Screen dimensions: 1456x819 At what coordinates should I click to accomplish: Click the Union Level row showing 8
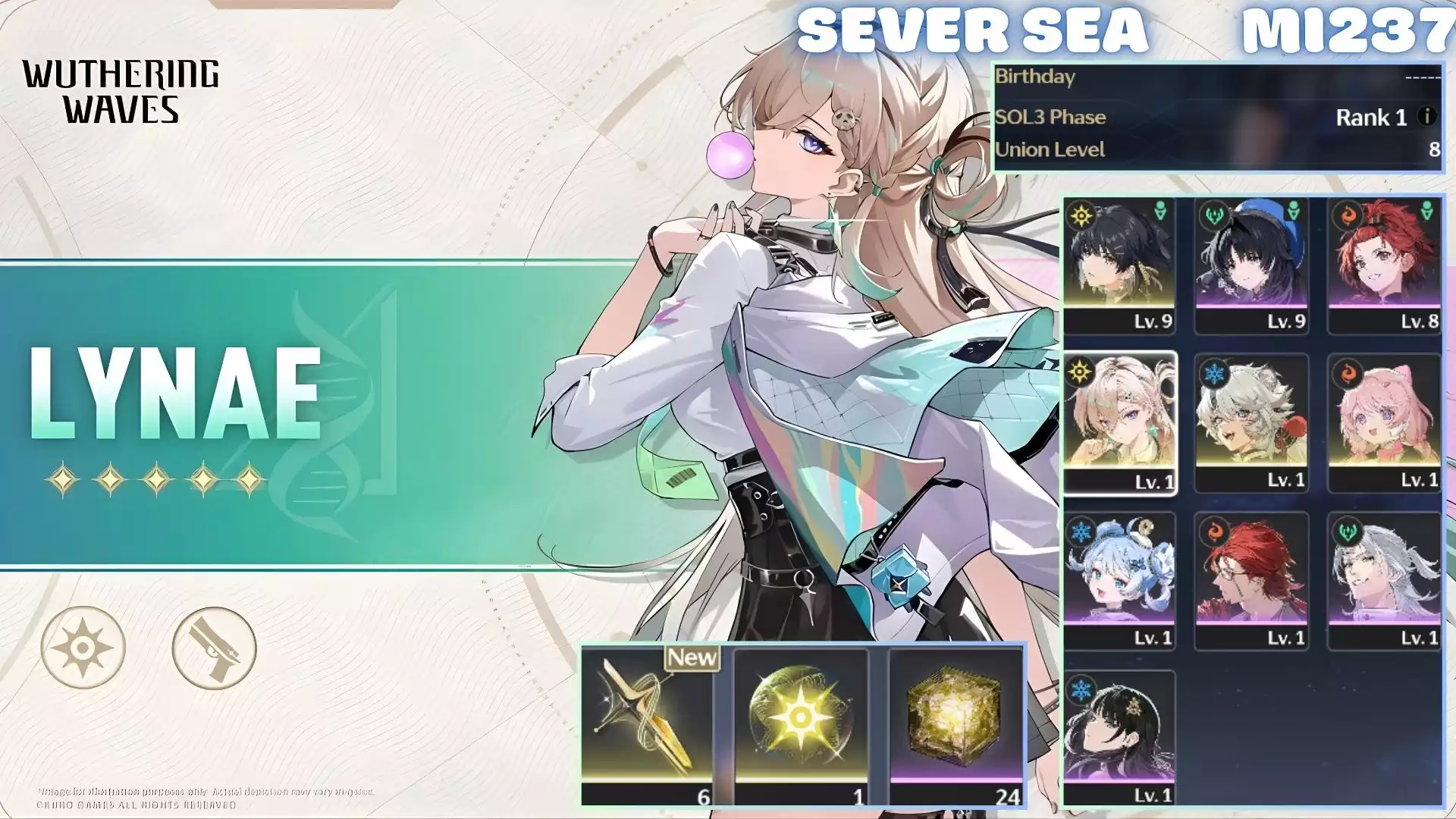[x=1213, y=150]
